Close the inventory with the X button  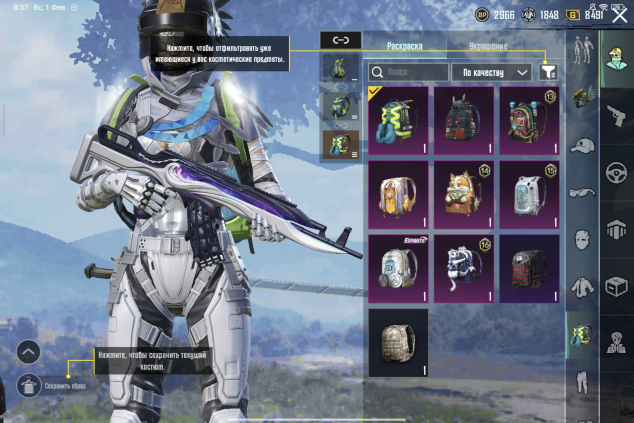pyautogui.click(x=619, y=15)
